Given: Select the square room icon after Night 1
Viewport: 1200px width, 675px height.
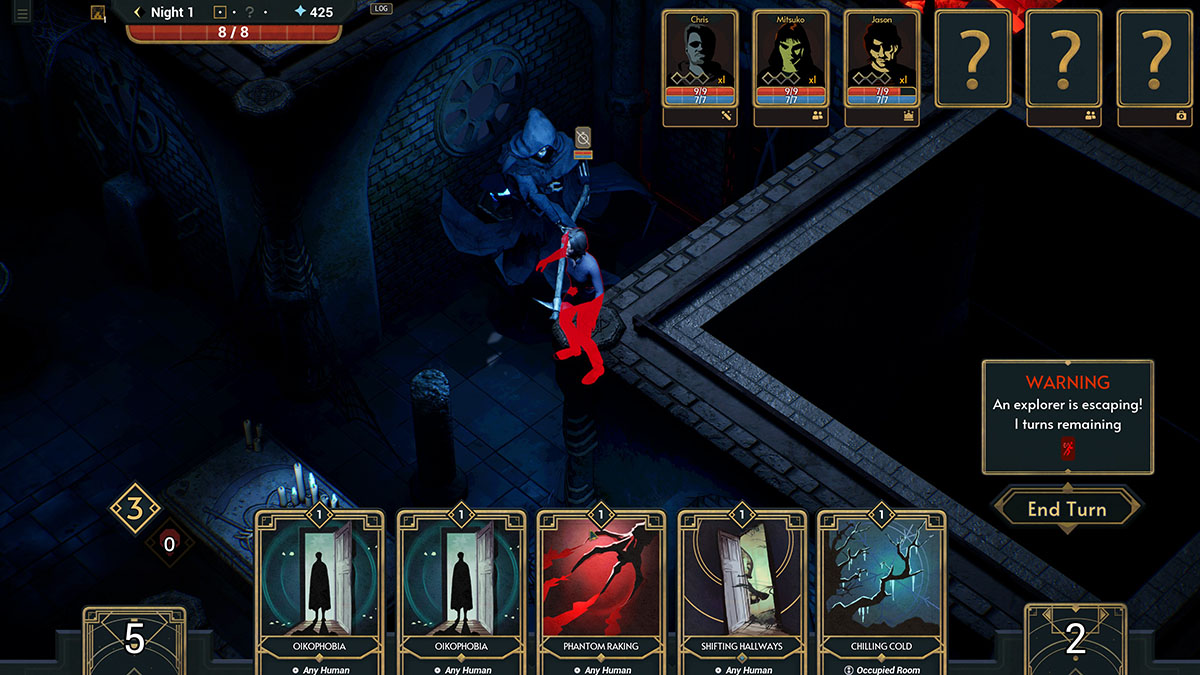Looking at the screenshot, I should (220, 12).
